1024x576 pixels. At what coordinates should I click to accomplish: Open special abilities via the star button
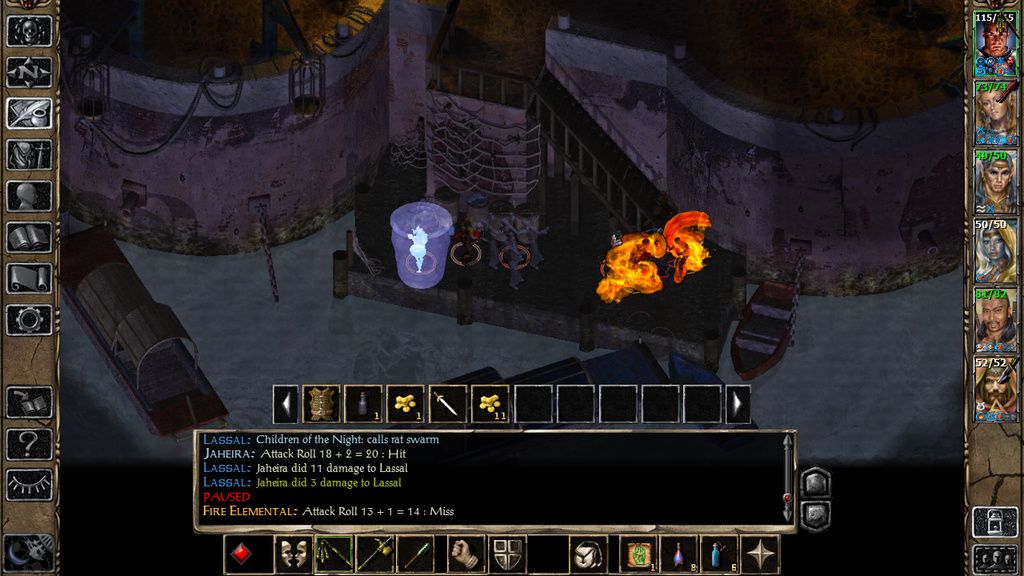pyautogui.click(x=762, y=554)
